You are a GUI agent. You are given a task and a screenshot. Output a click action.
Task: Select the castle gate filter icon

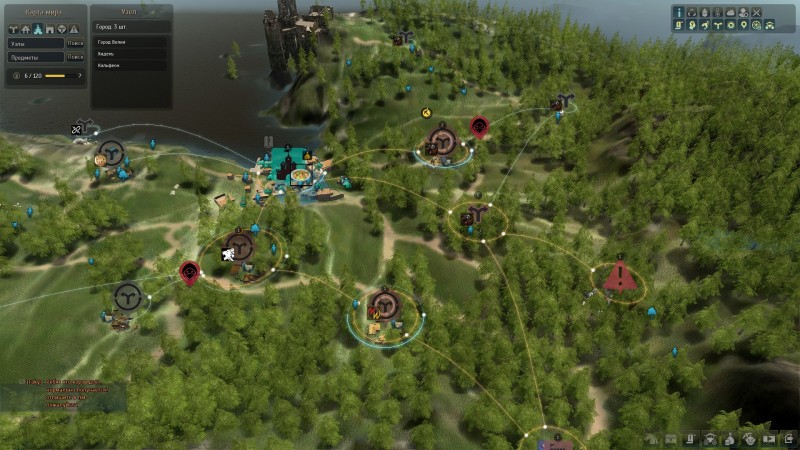click(50, 29)
